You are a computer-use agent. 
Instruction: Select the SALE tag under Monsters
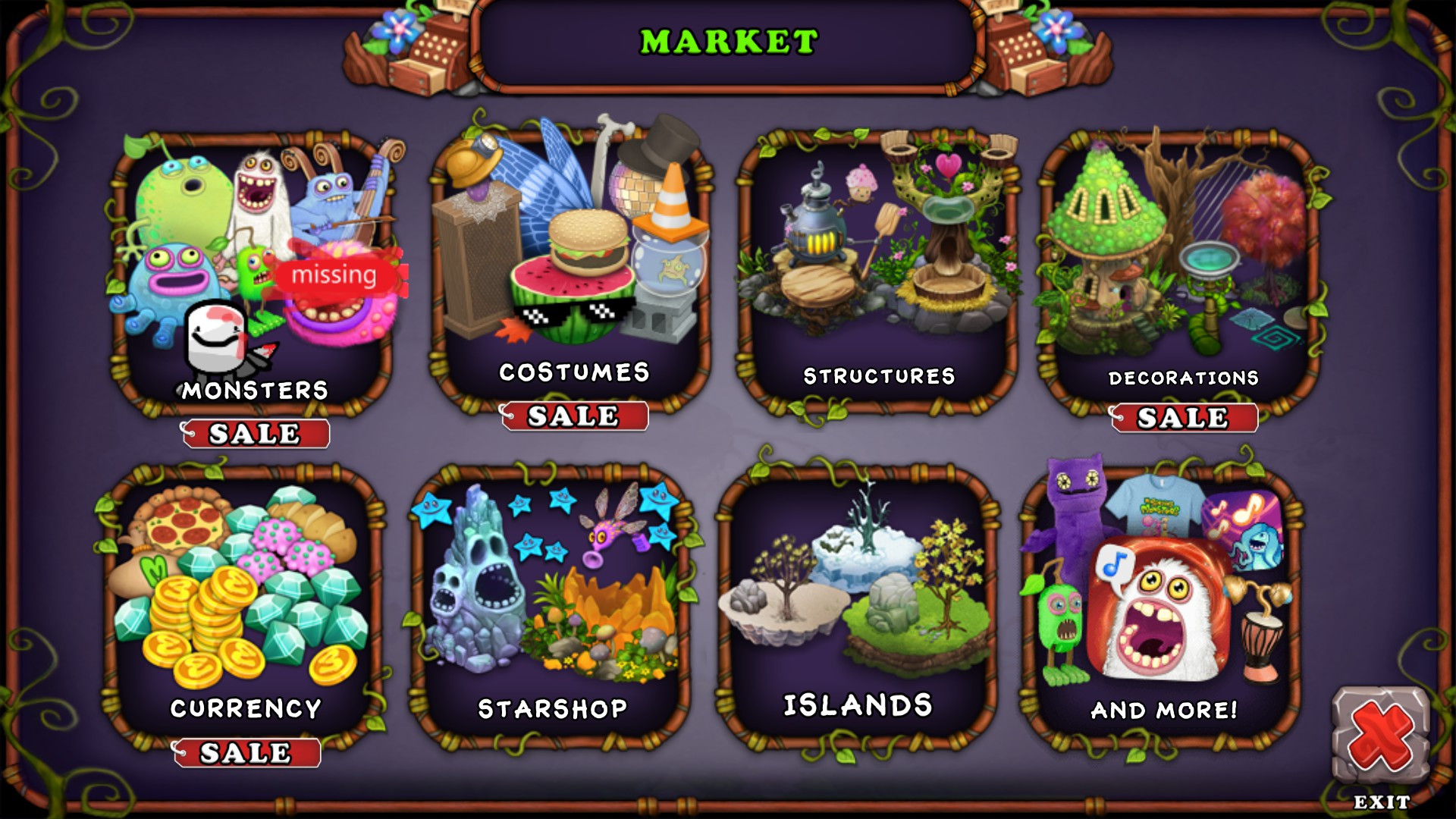coord(256,434)
